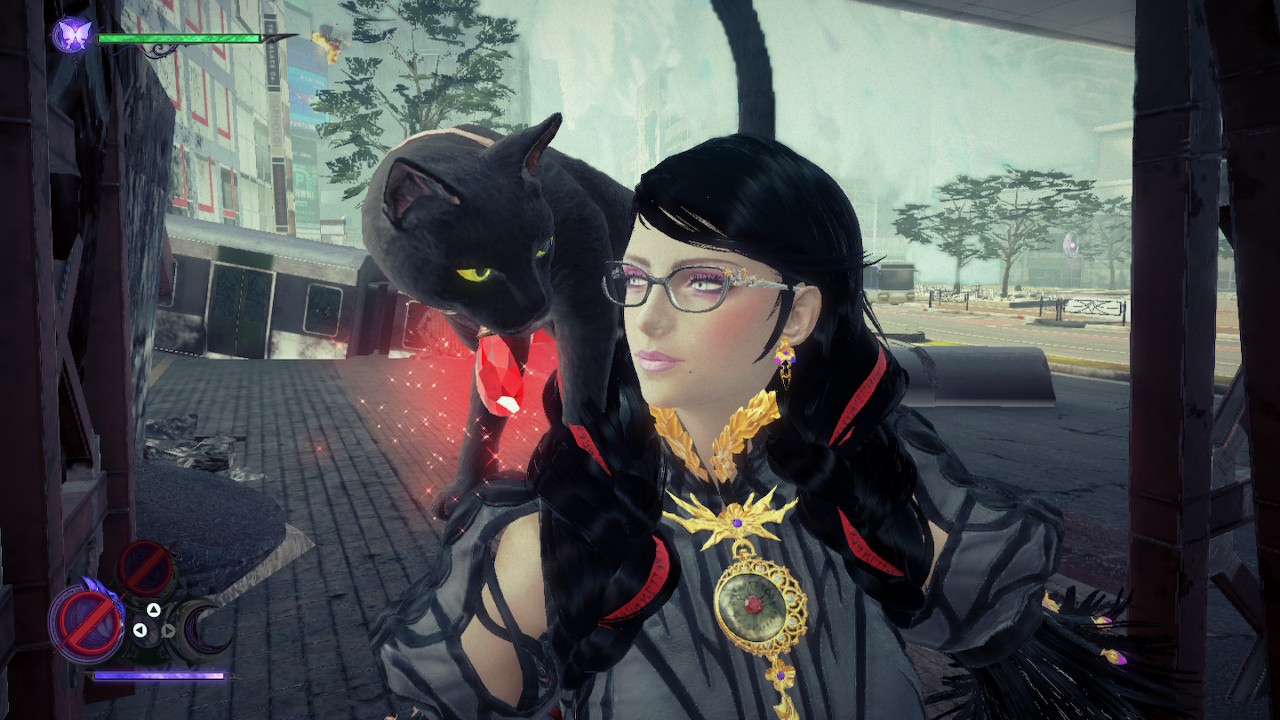This screenshot has height=720, width=1280.
Task: Click the left d-pad arrow indicator
Action: coord(140,630)
